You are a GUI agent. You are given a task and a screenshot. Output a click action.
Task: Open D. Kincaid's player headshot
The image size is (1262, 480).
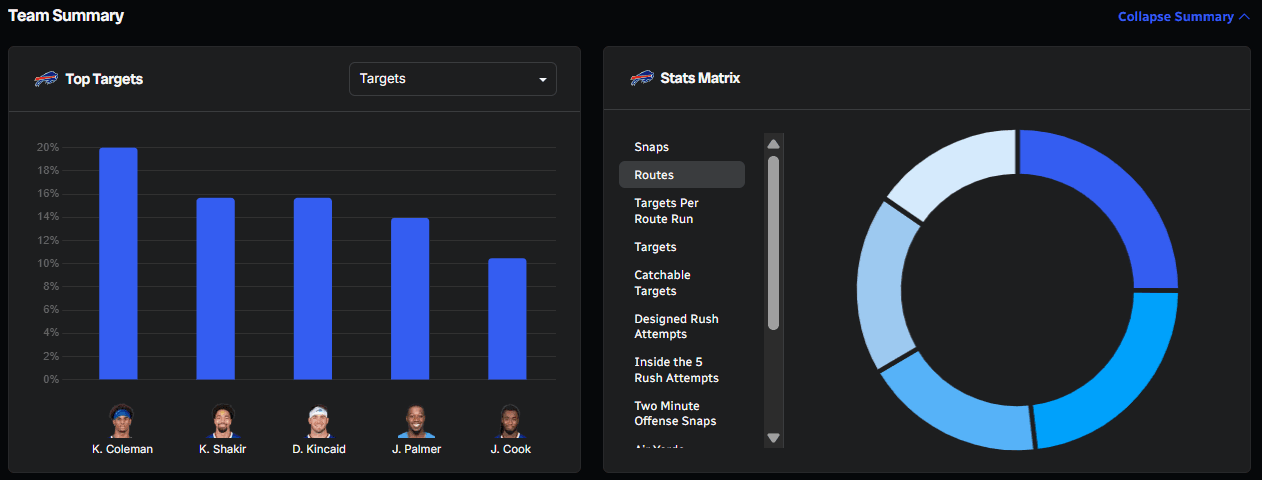318,421
